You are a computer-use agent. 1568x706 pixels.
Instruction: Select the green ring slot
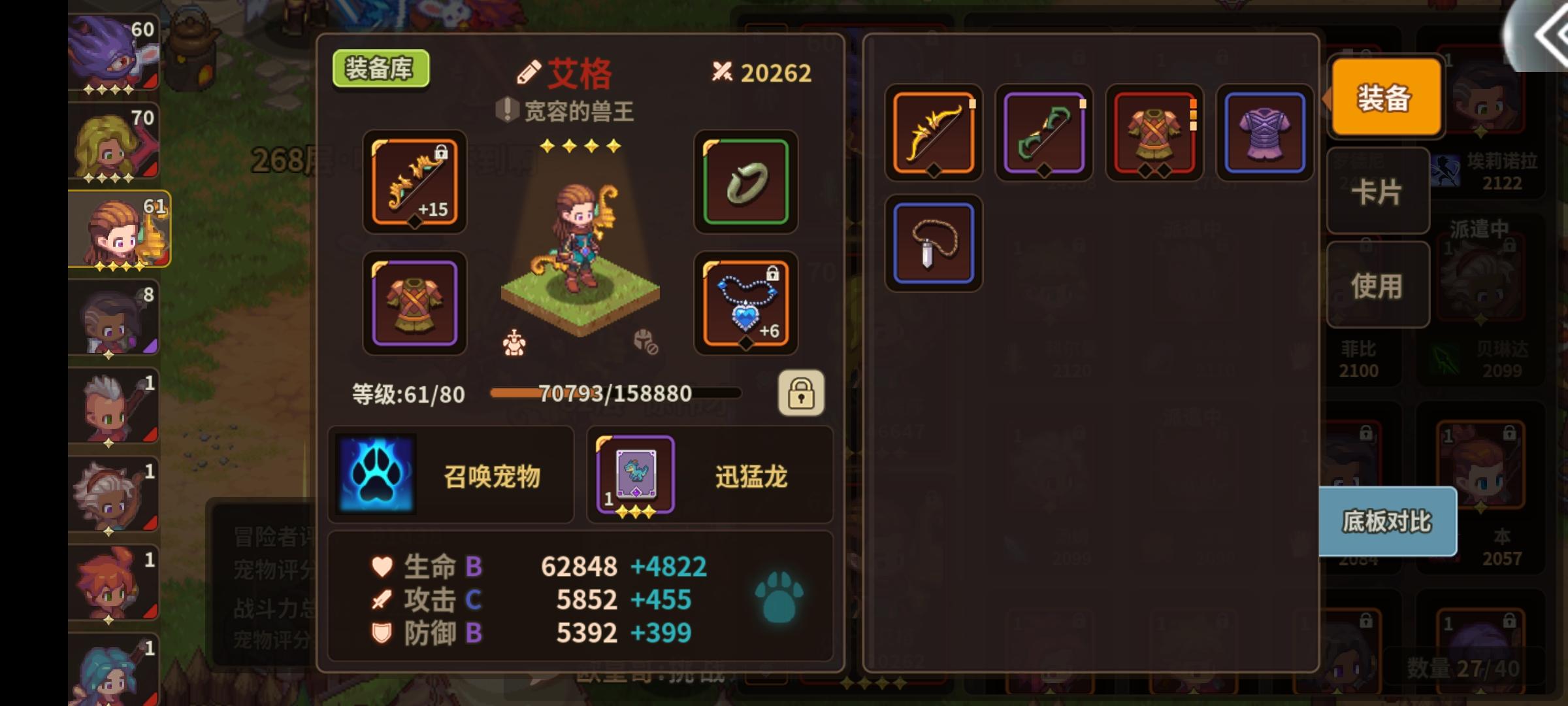(x=745, y=184)
